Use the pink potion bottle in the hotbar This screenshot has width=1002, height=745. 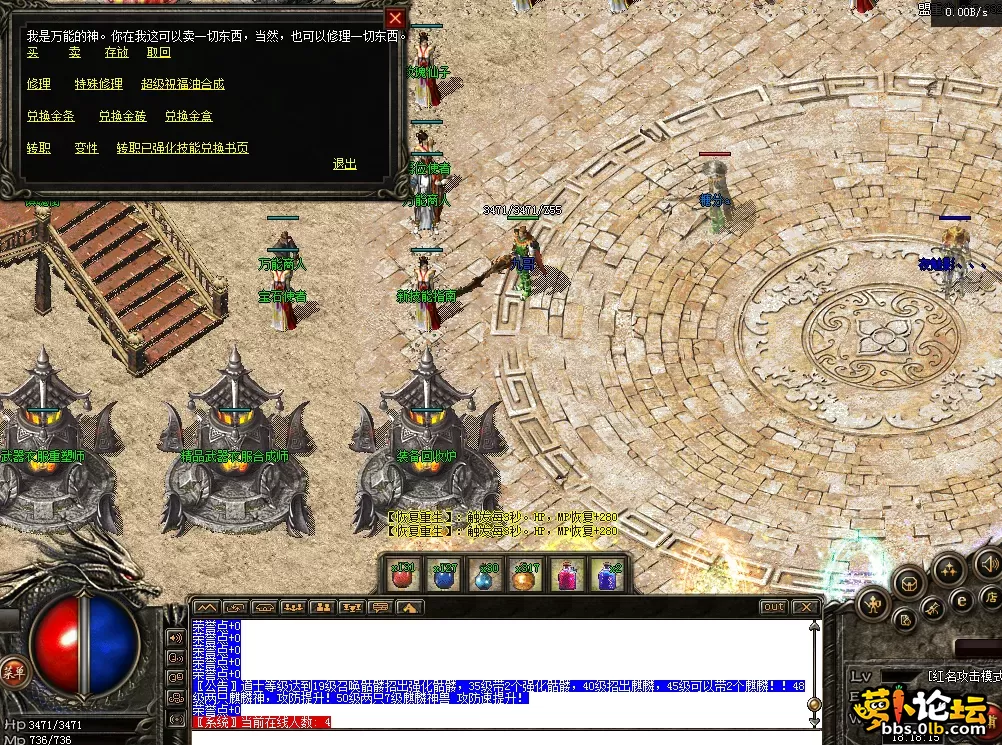[x=566, y=576]
